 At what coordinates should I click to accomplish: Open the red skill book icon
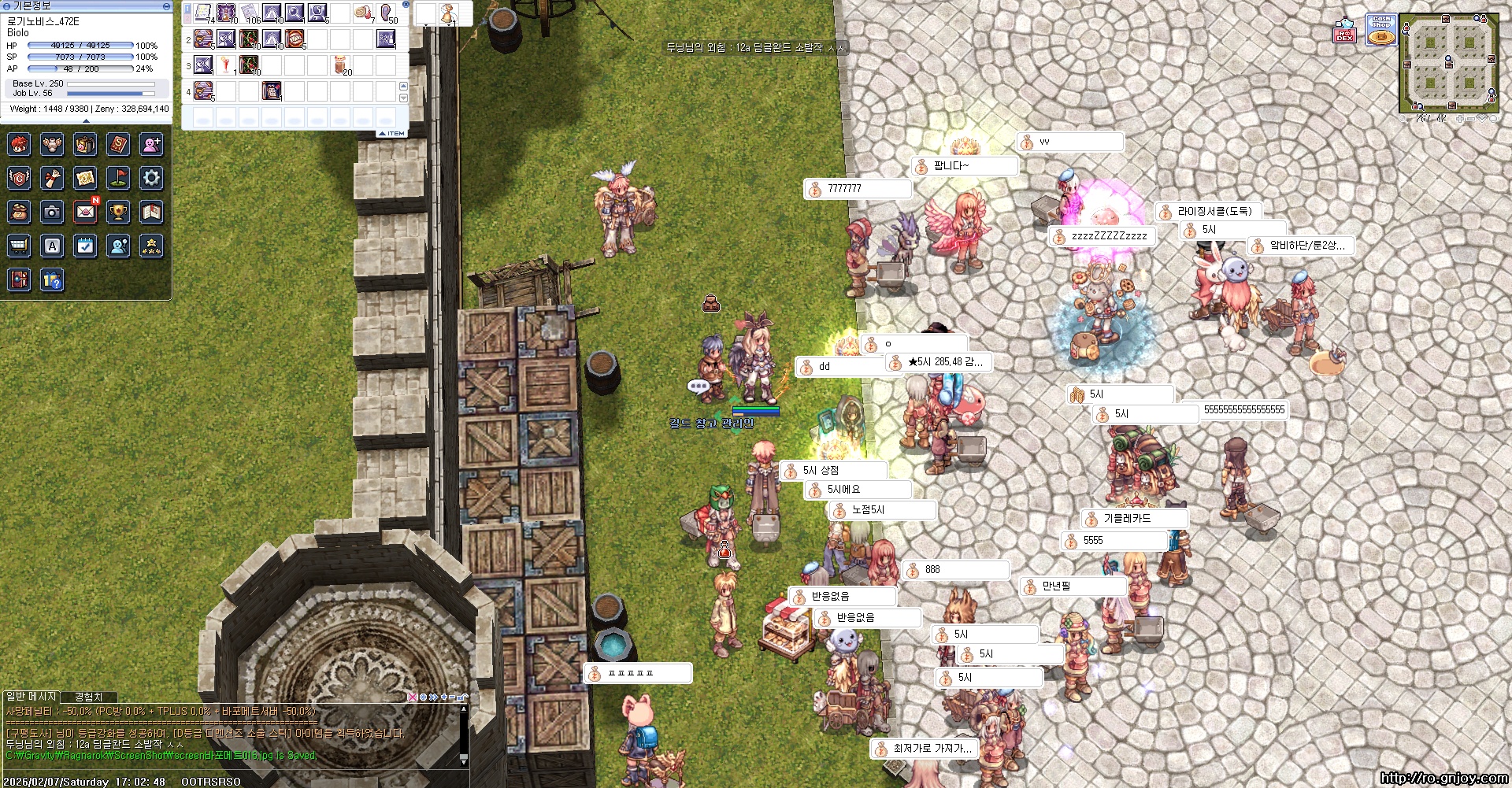click(x=118, y=144)
